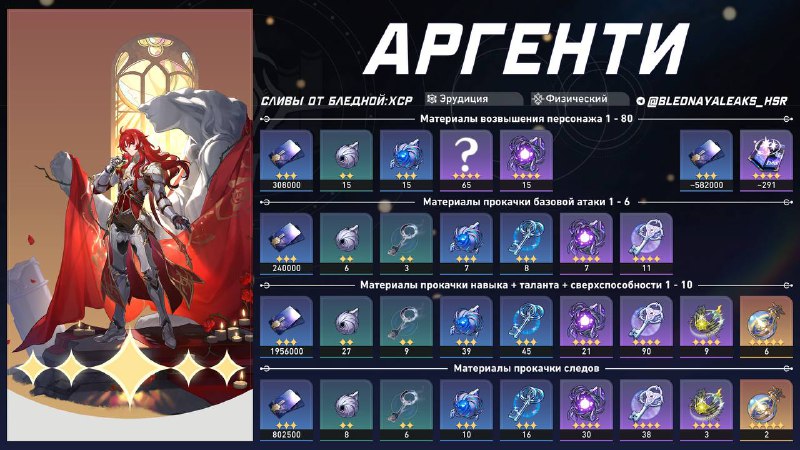Click the Эрудиция path tag
This screenshot has height=450, width=800.
[473, 99]
